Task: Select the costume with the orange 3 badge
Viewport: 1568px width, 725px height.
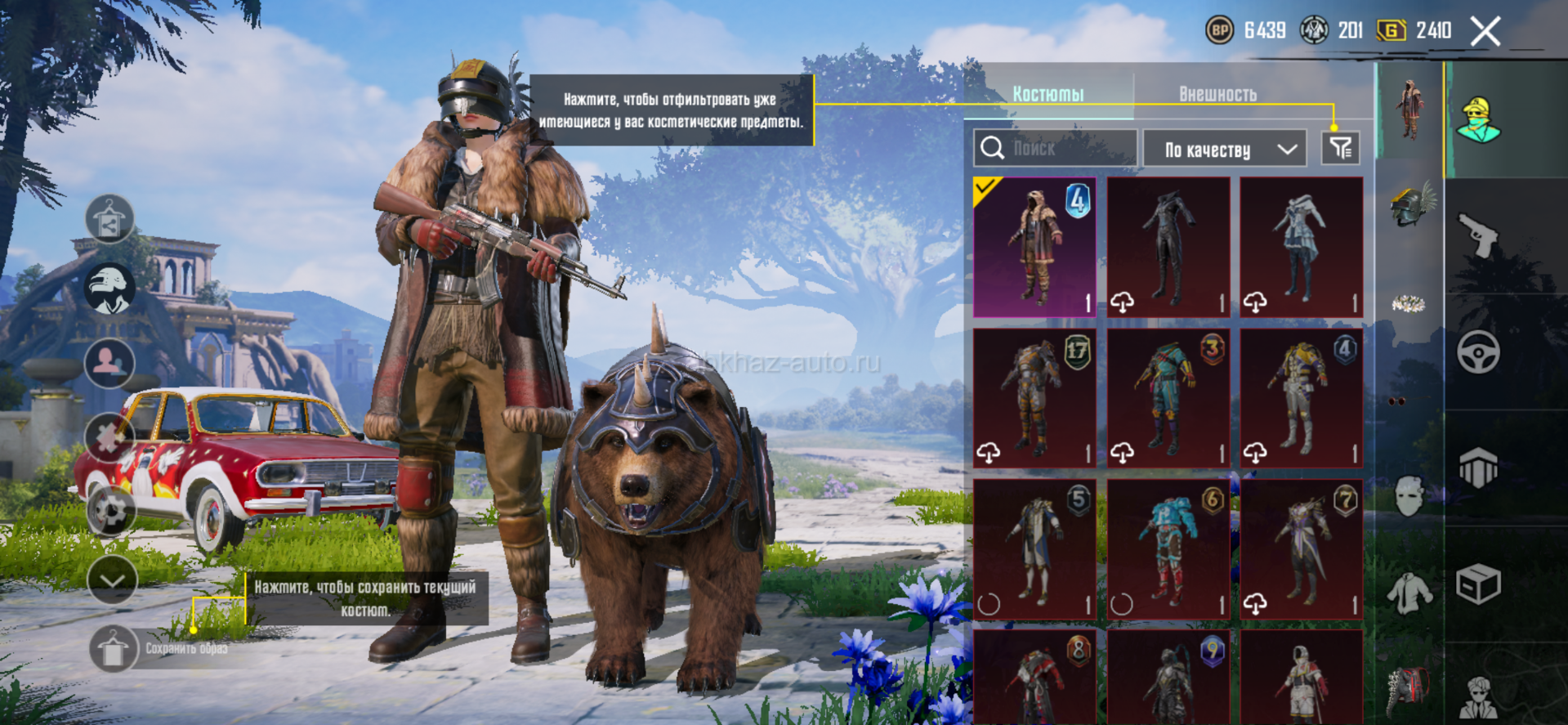Action: 1168,398
